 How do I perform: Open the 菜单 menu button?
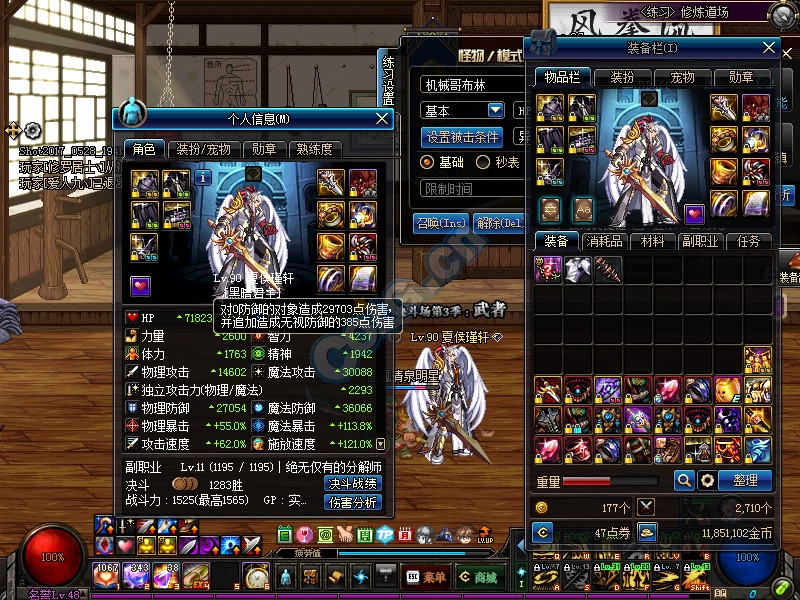427,577
